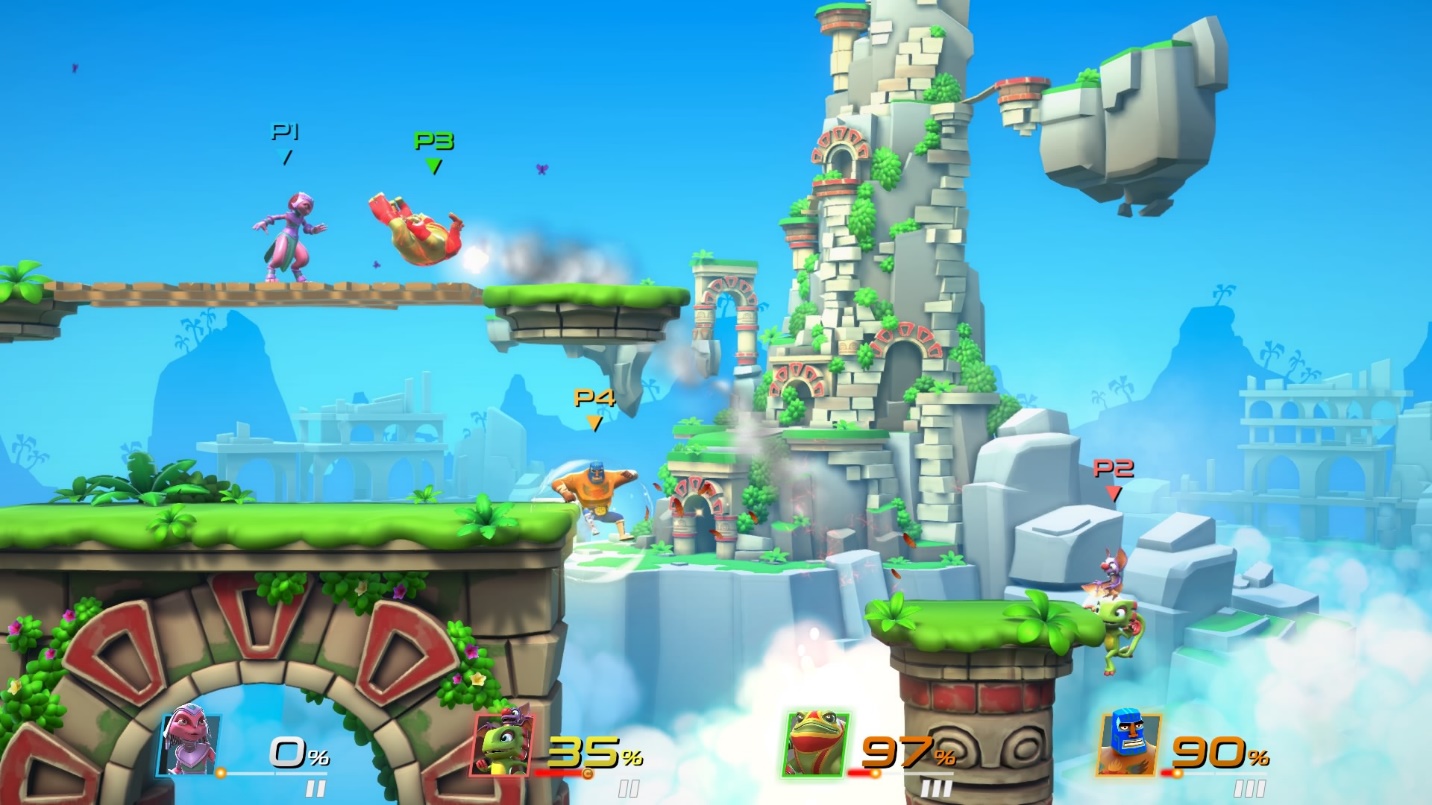Image resolution: width=1432 pixels, height=805 pixels.
Task: Click the green chameleon character portrait
Action: point(502,744)
